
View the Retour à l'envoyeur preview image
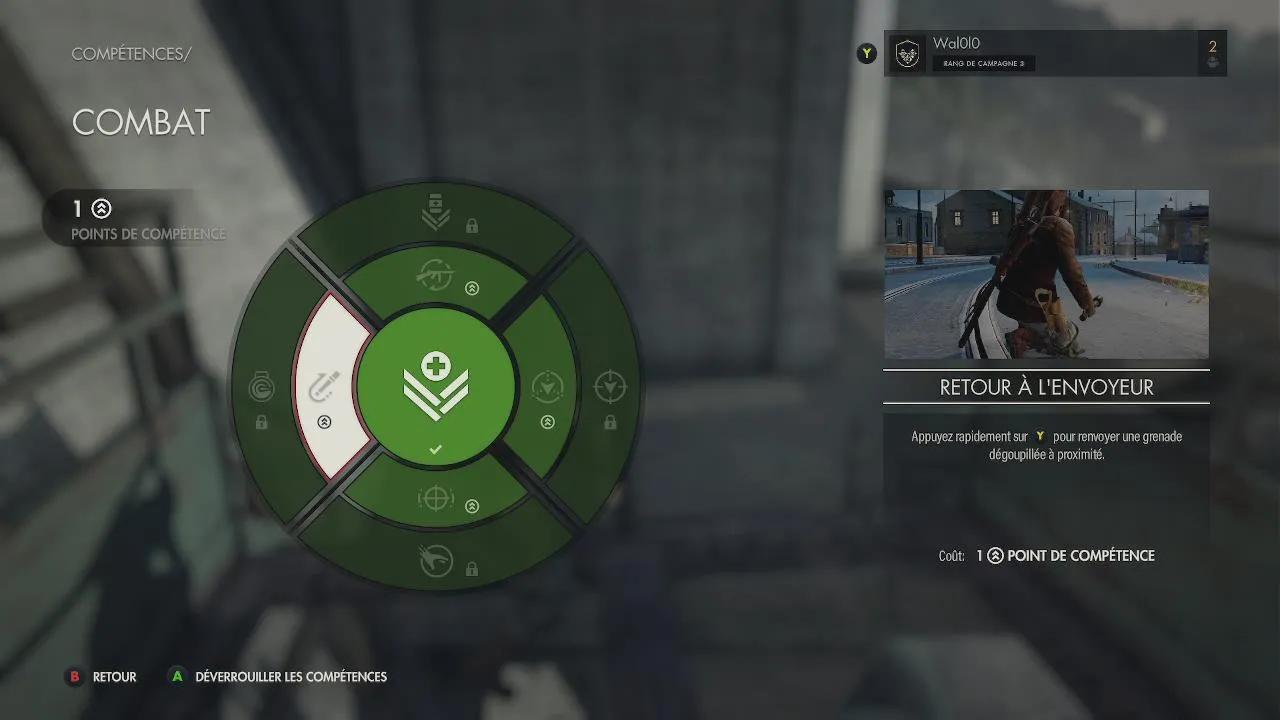(x=1046, y=274)
